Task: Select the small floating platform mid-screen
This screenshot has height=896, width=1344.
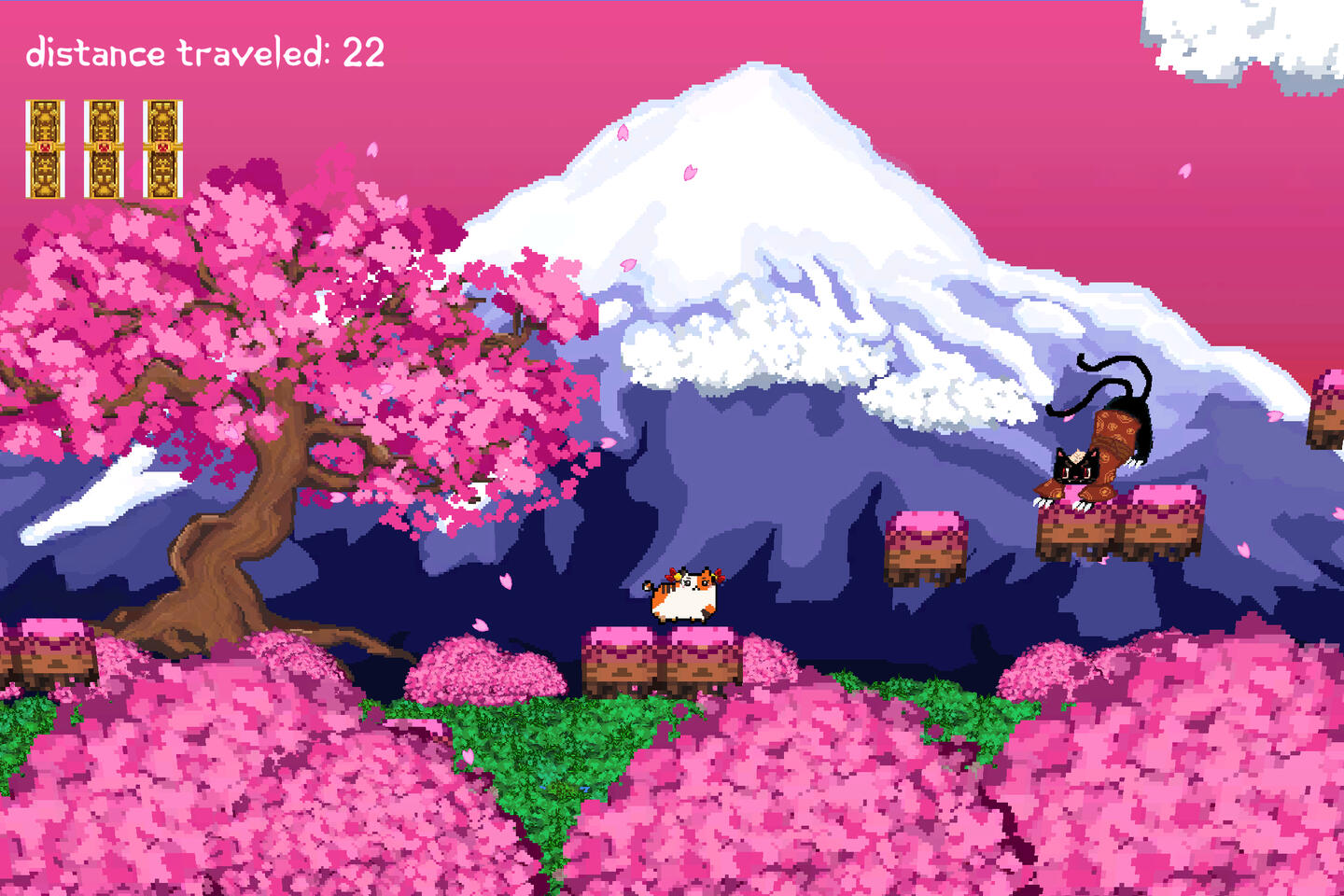Action: point(927,546)
